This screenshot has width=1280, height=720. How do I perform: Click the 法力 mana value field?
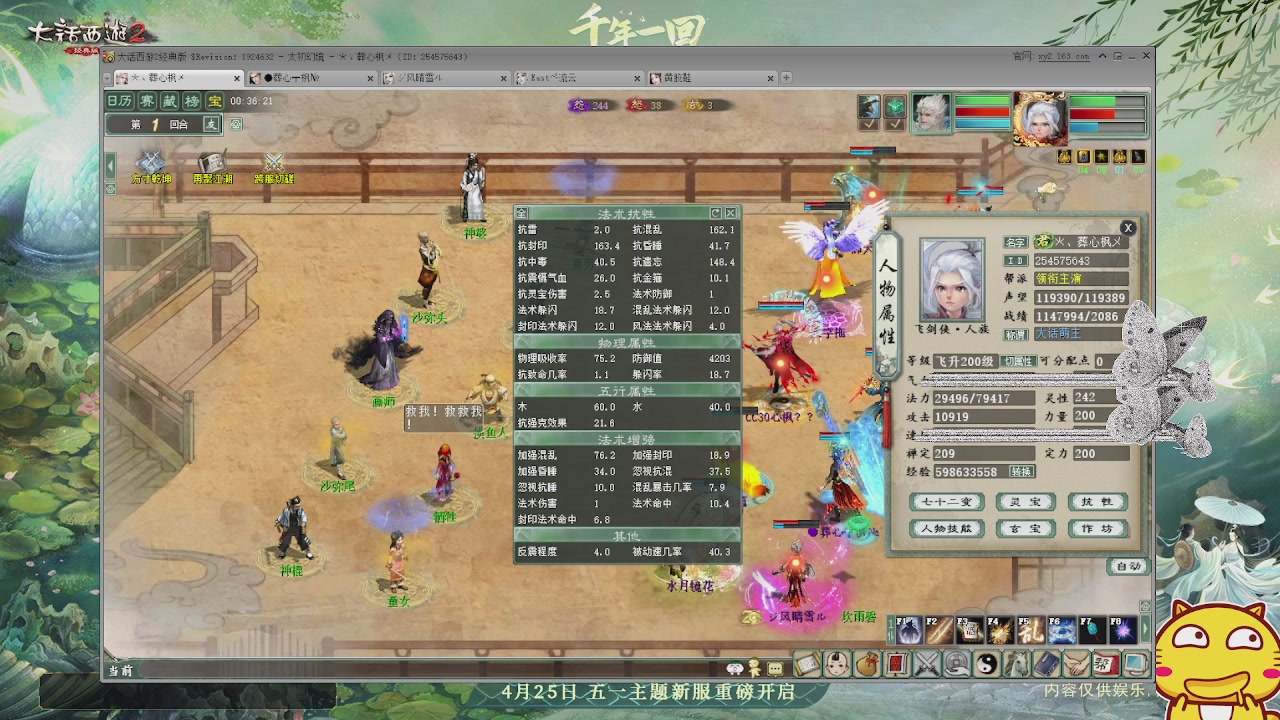[x=983, y=397]
